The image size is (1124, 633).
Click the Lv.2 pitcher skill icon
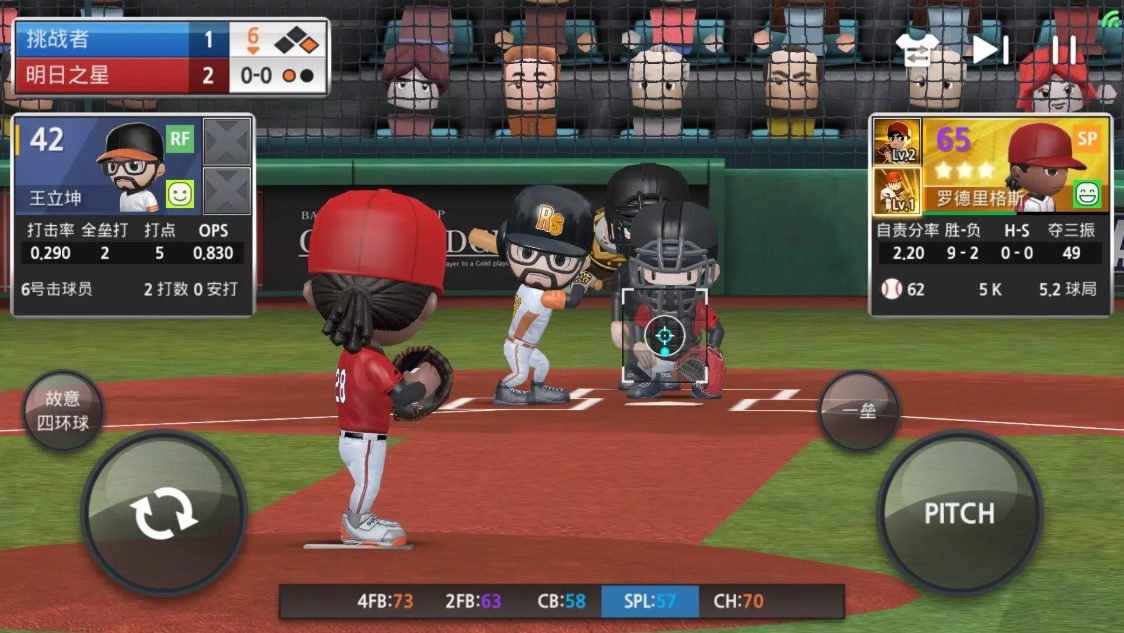pos(897,141)
